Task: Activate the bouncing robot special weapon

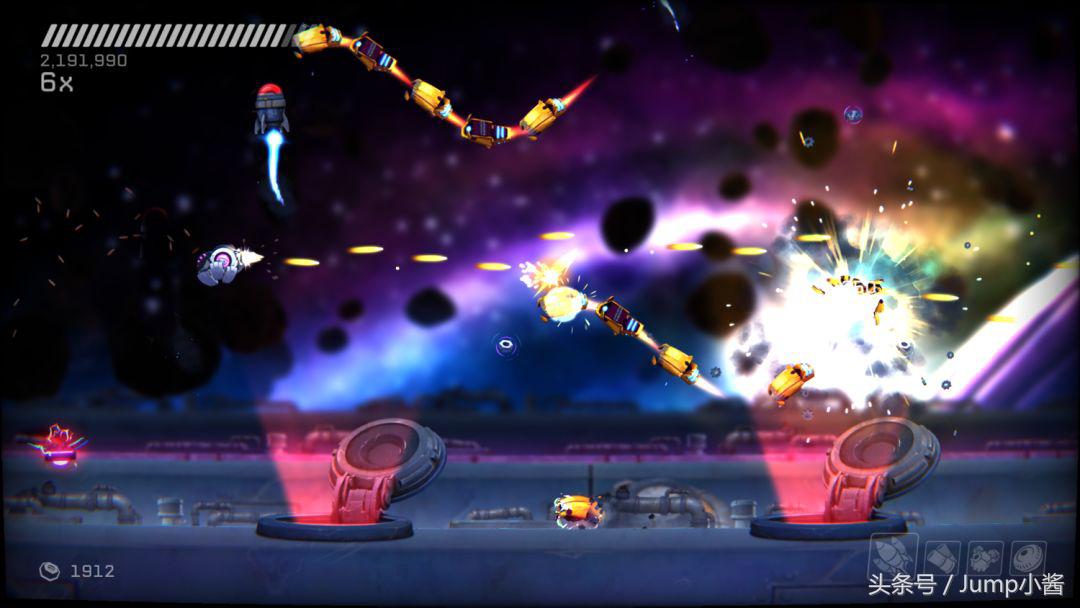Action: 983,556
